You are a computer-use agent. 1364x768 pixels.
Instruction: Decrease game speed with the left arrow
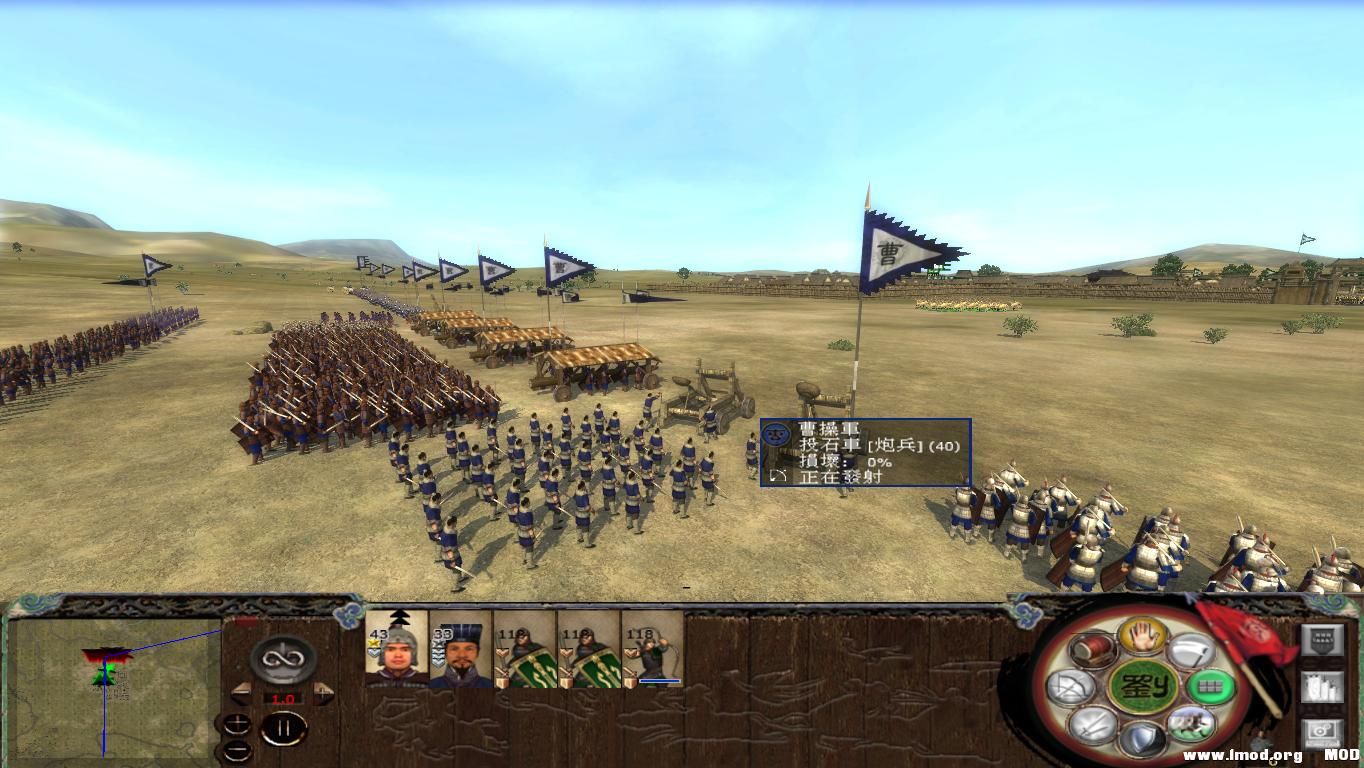click(x=241, y=694)
